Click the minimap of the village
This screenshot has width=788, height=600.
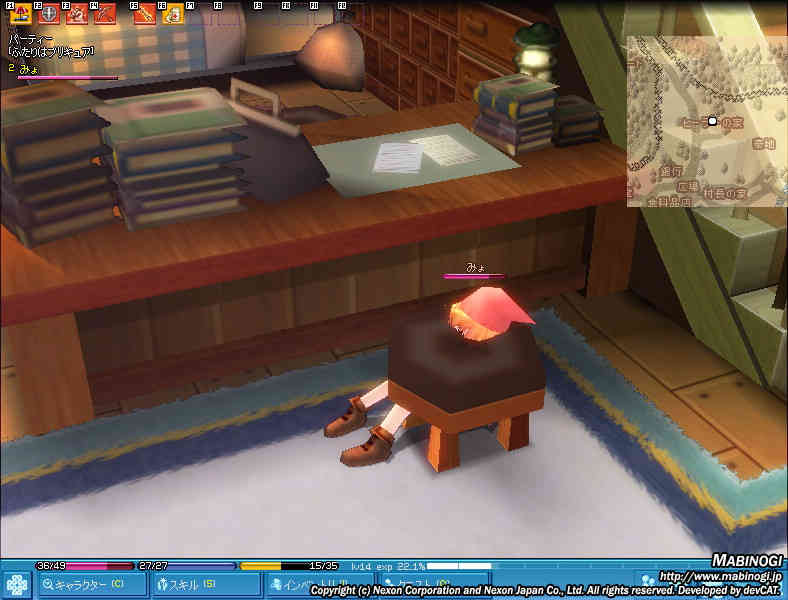pos(706,121)
